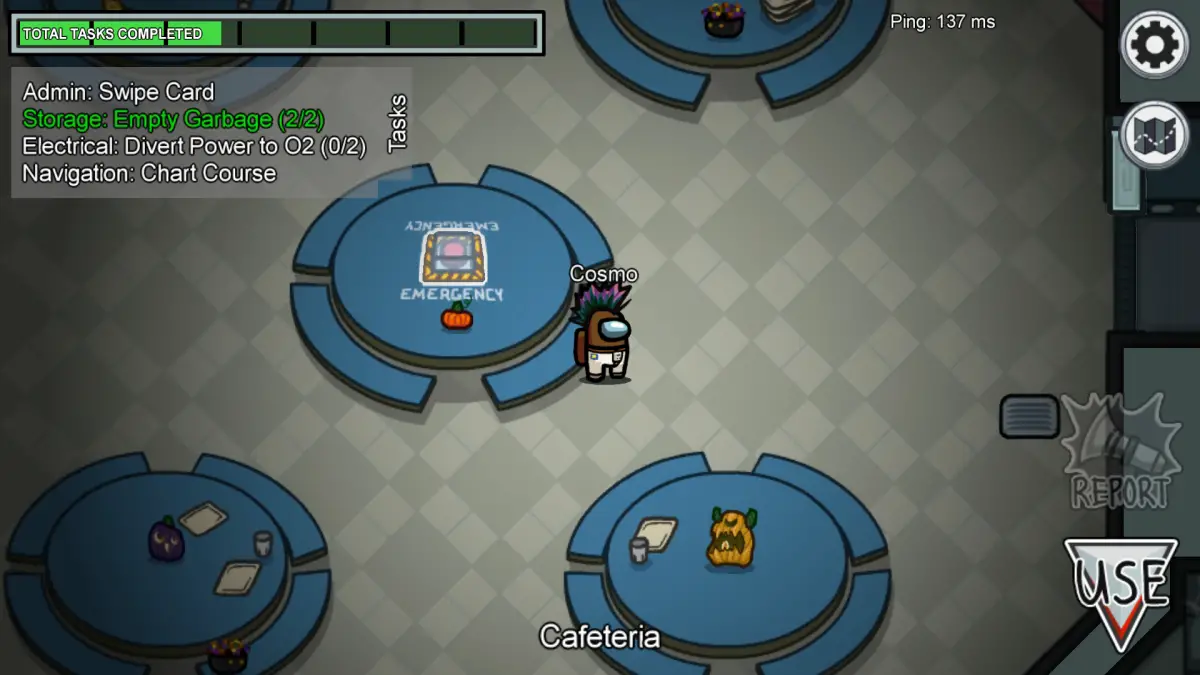This screenshot has width=1200, height=675.
Task: Open the settings gear menu
Action: tap(1154, 44)
